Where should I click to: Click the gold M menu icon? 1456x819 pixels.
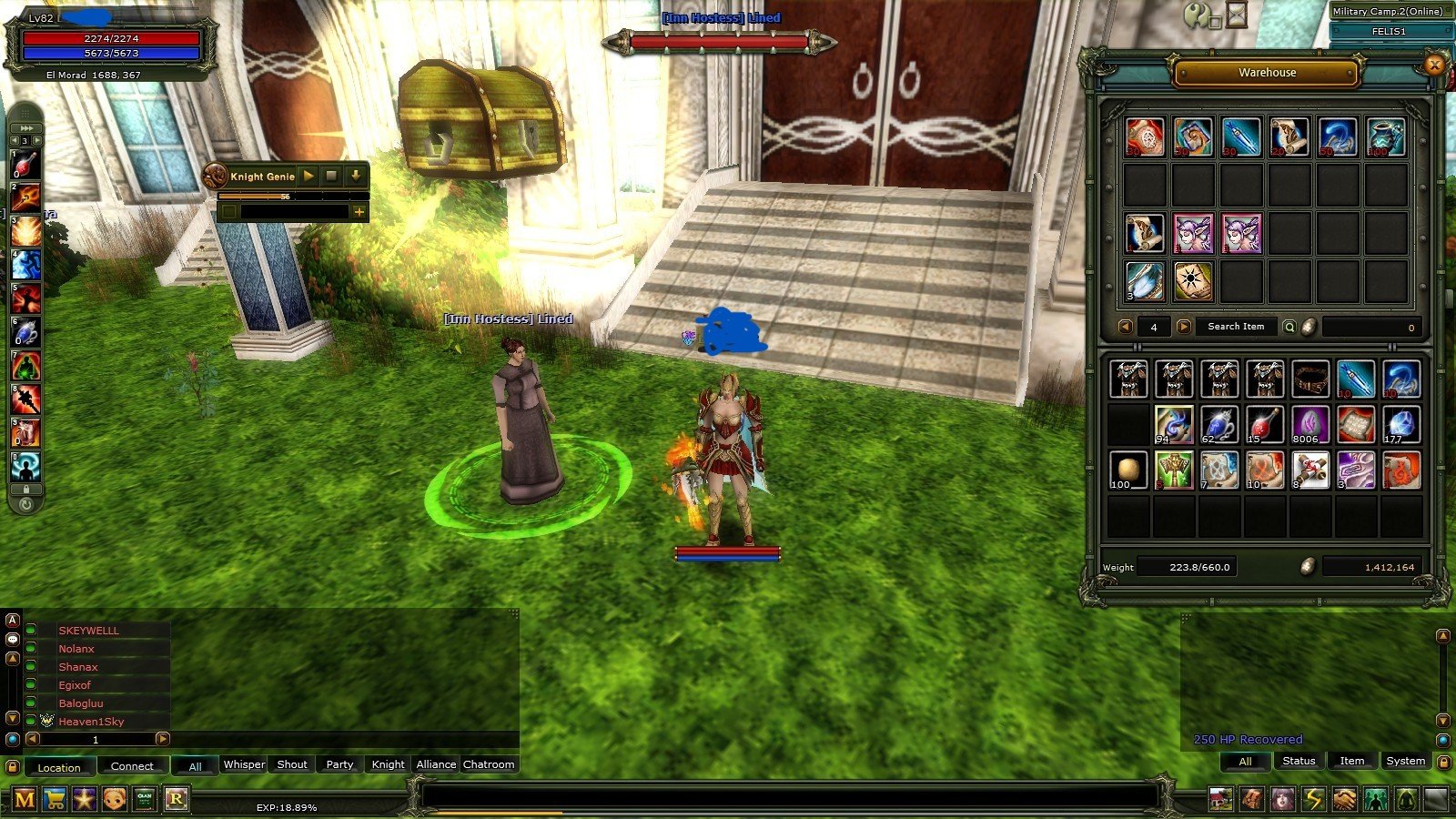(x=25, y=800)
